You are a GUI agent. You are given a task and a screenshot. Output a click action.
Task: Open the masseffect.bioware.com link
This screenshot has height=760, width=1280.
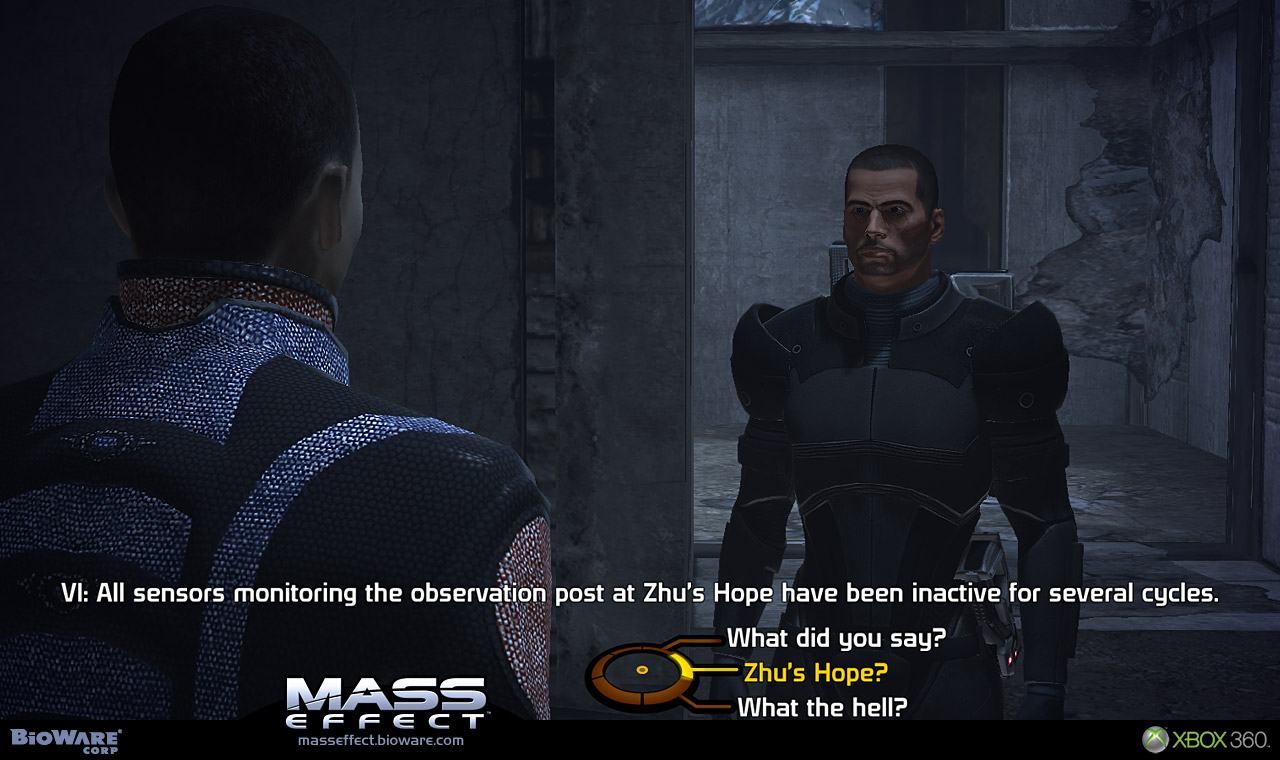point(381,741)
